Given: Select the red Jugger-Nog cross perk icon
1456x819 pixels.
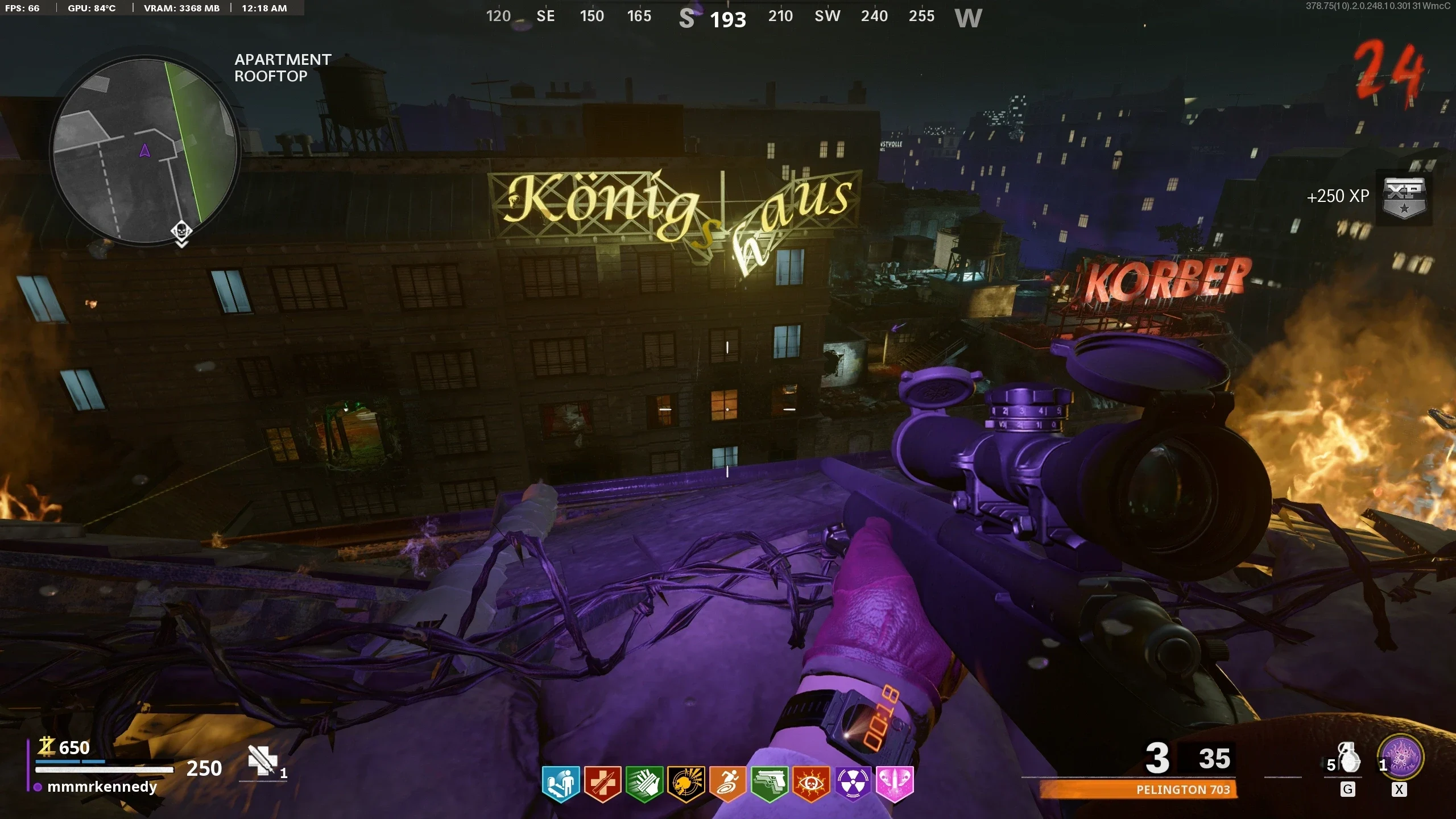Looking at the screenshot, I should [603, 783].
